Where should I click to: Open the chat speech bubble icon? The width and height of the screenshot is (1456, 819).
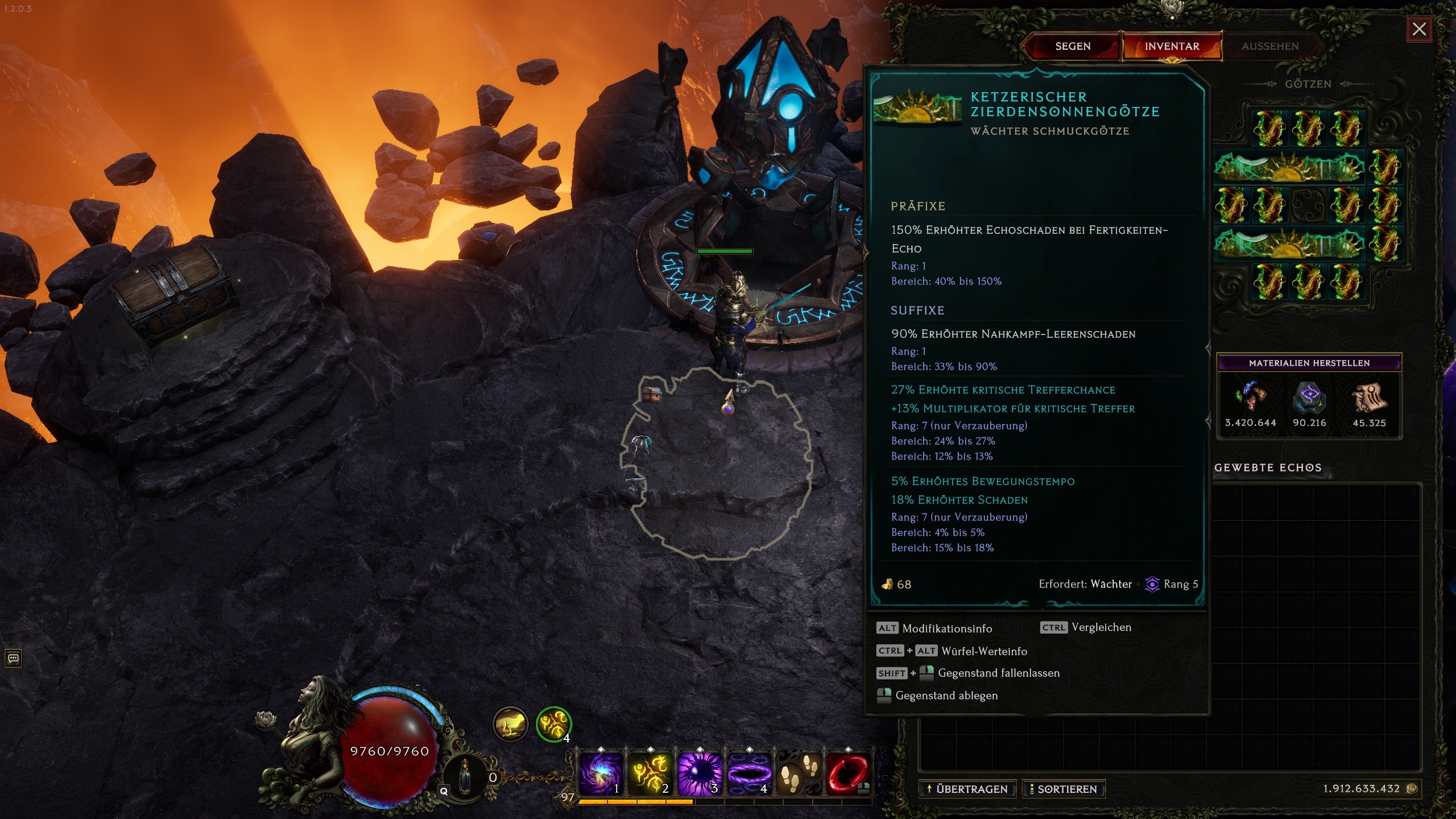(x=13, y=659)
